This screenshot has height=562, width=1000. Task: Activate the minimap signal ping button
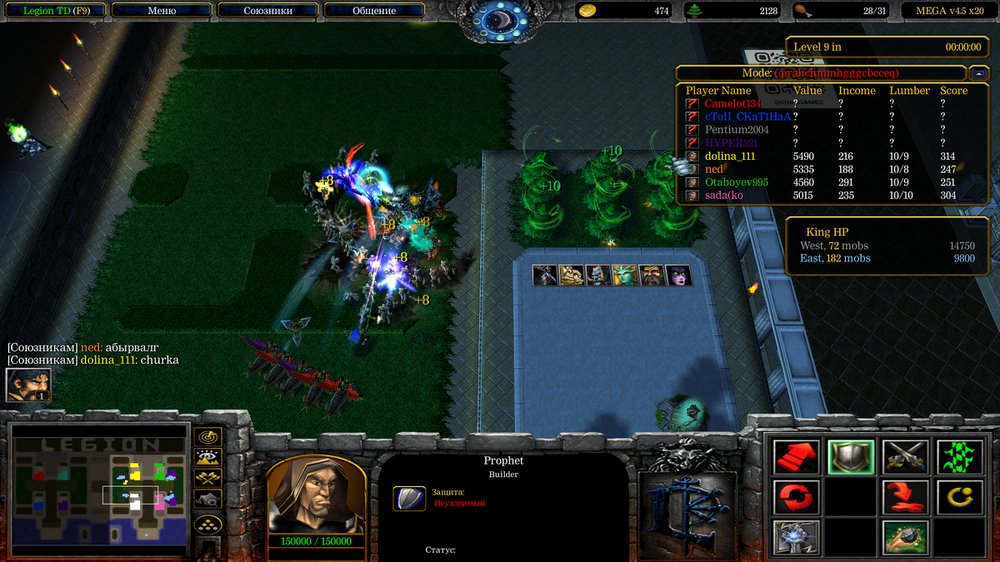(x=208, y=437)
